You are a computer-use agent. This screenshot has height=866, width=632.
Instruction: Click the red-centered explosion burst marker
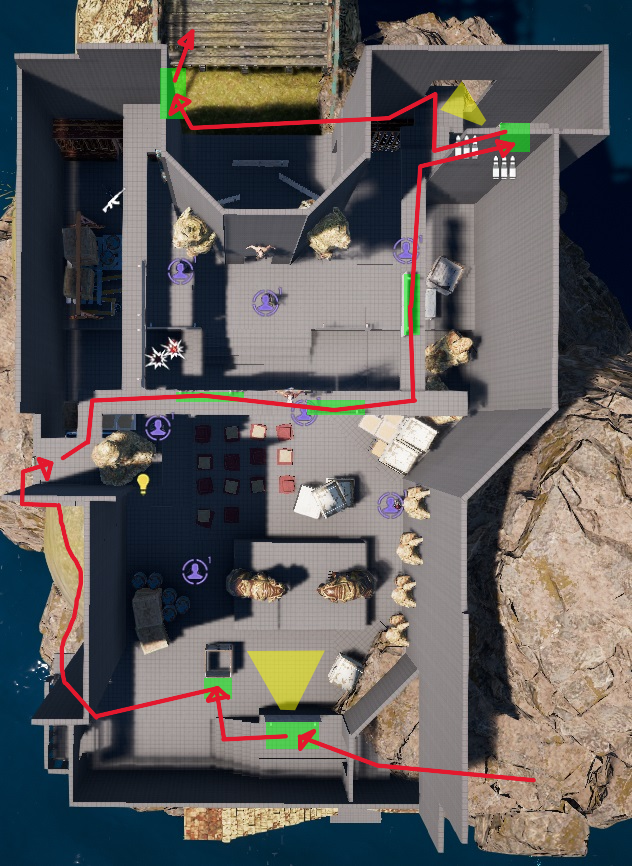(174, 347)
